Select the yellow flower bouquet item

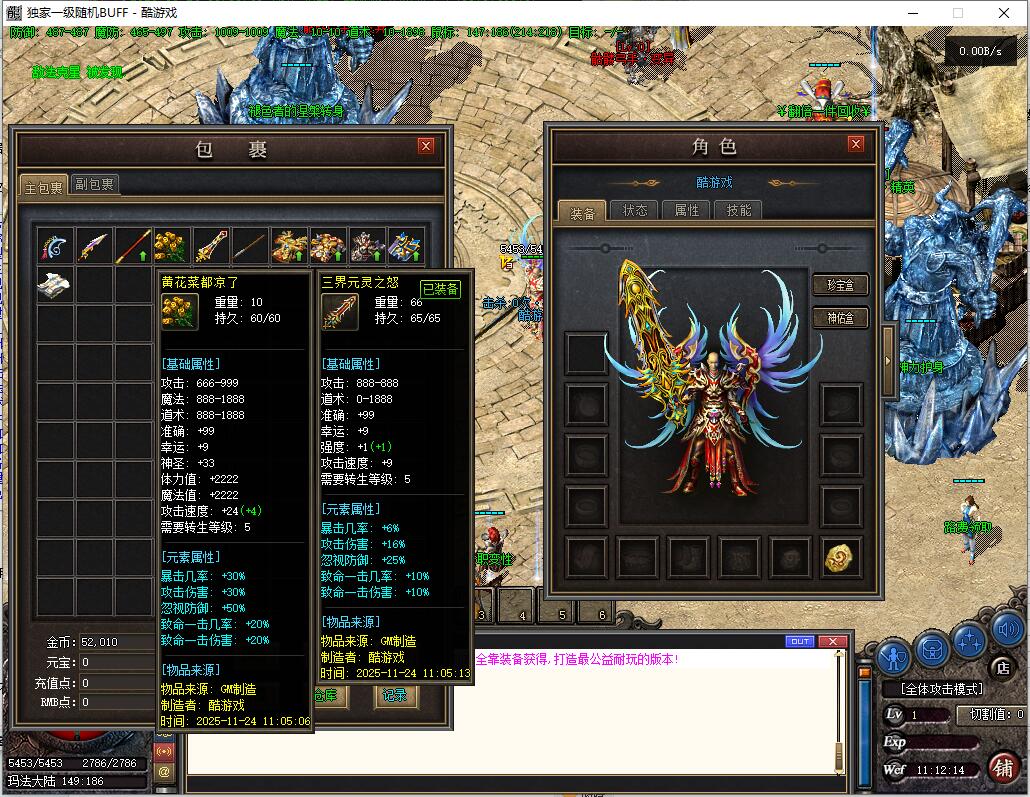[172, 246]
